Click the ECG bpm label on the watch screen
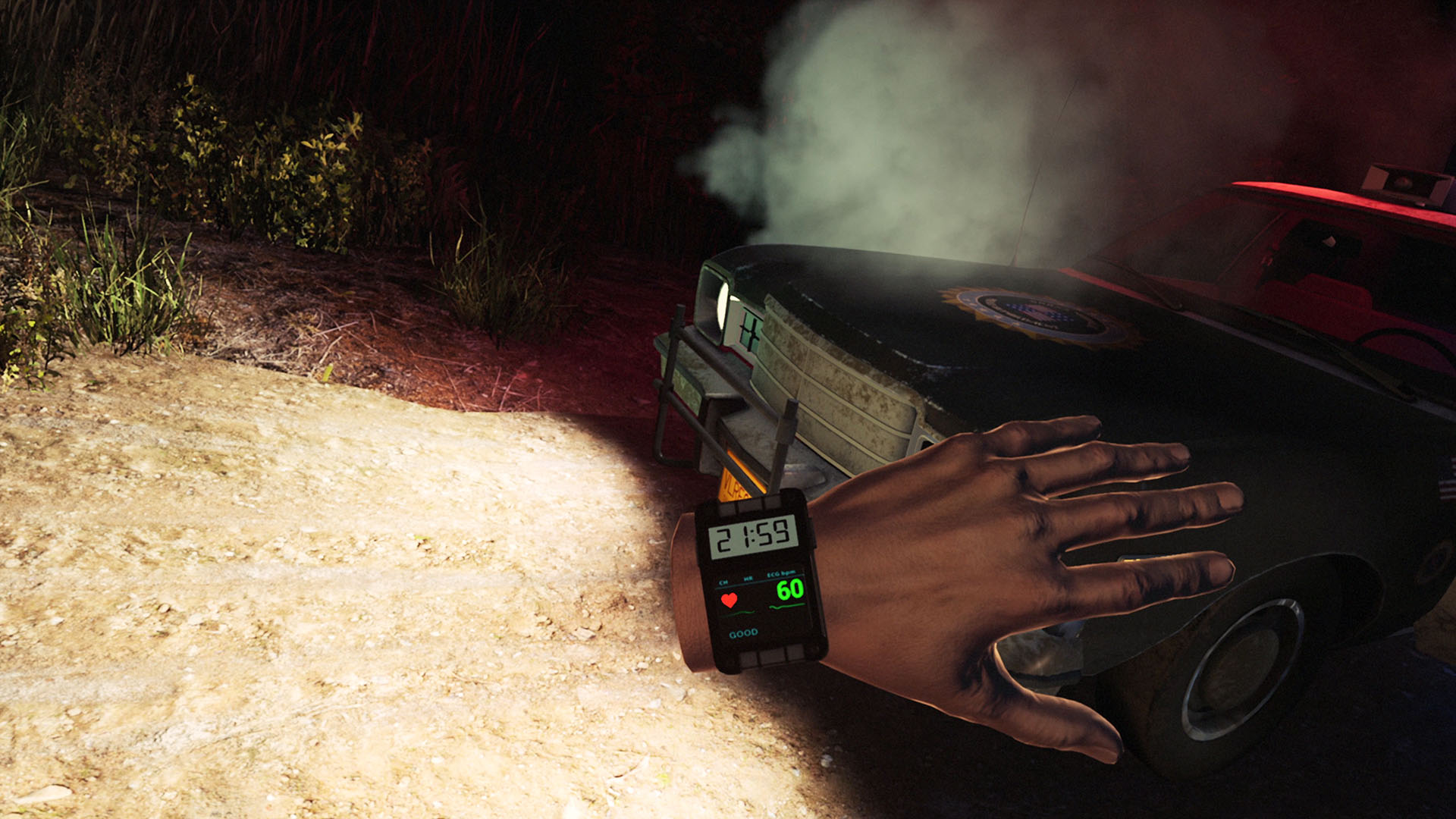The width and height of the screenshot is (1456, 819). [780, 573]
